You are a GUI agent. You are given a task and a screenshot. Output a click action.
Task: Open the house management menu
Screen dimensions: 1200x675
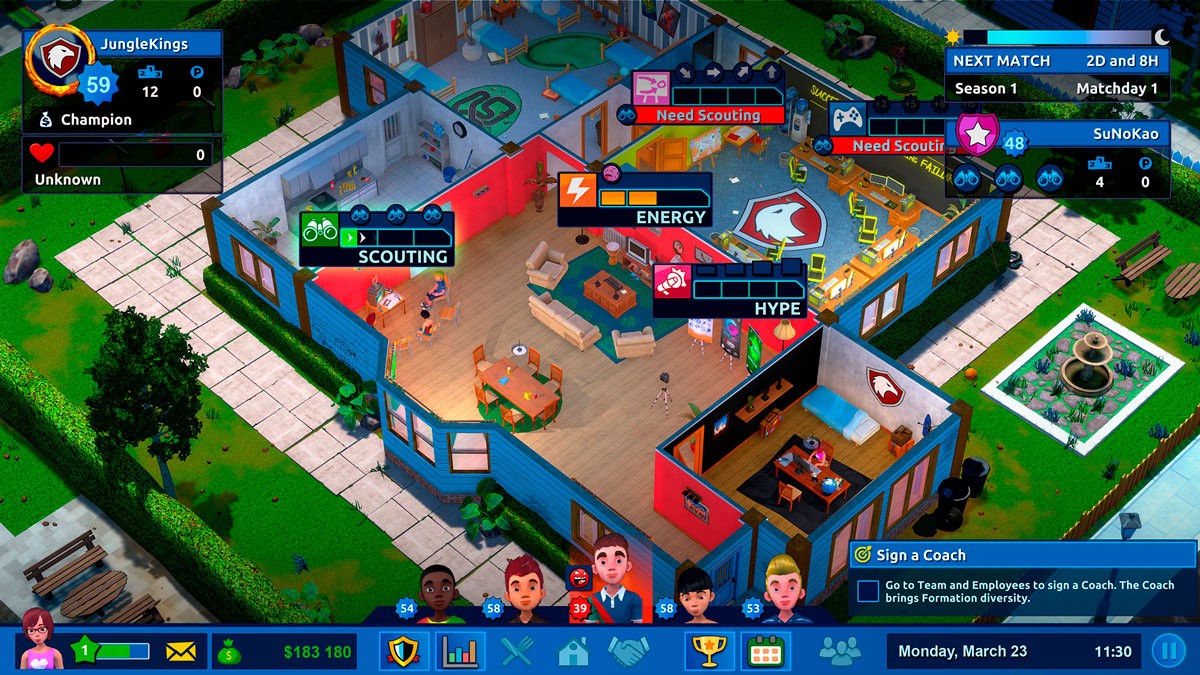(573, 652)
